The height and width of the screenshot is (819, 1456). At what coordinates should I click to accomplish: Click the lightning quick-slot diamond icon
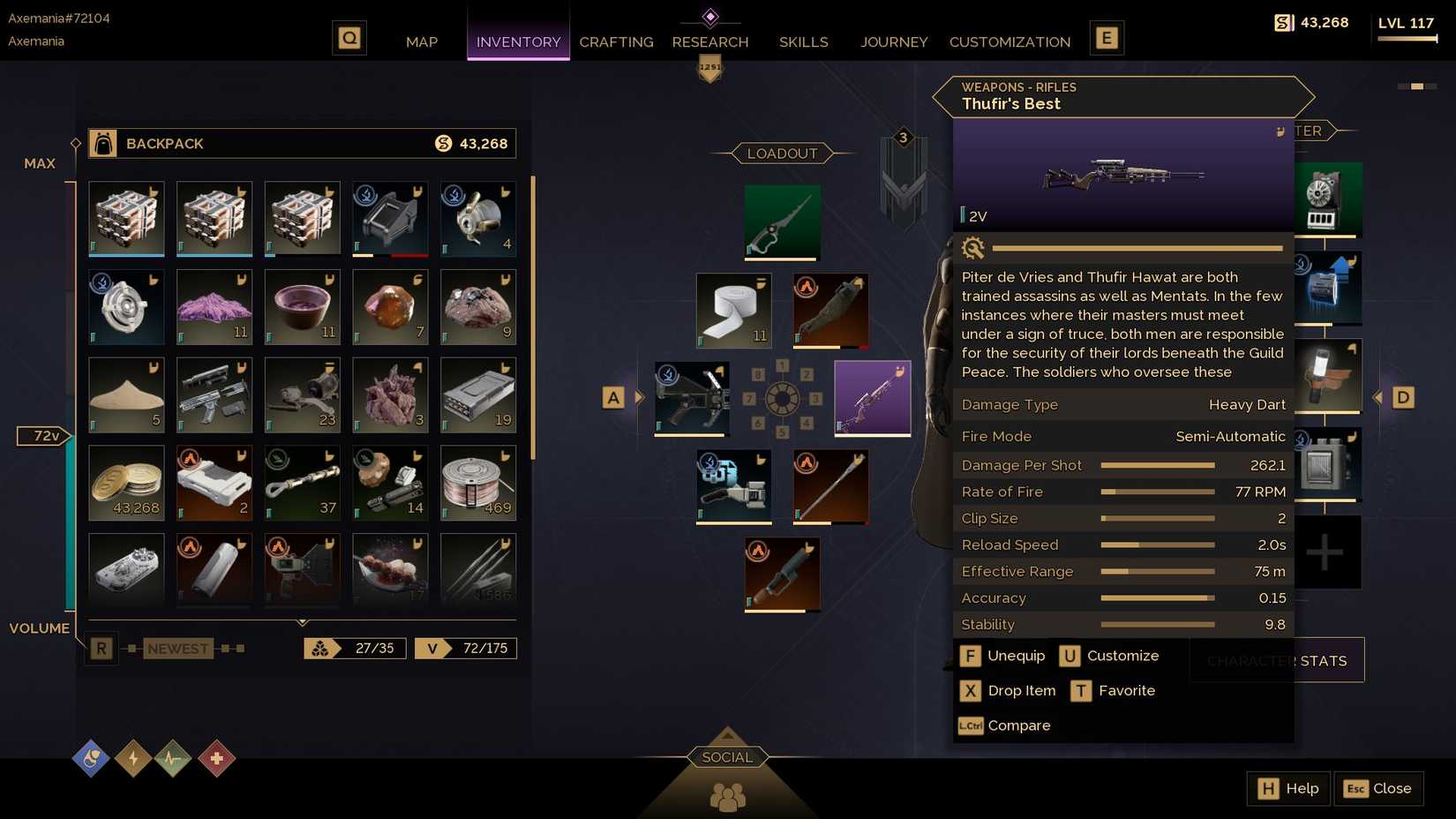click(132, 758)
